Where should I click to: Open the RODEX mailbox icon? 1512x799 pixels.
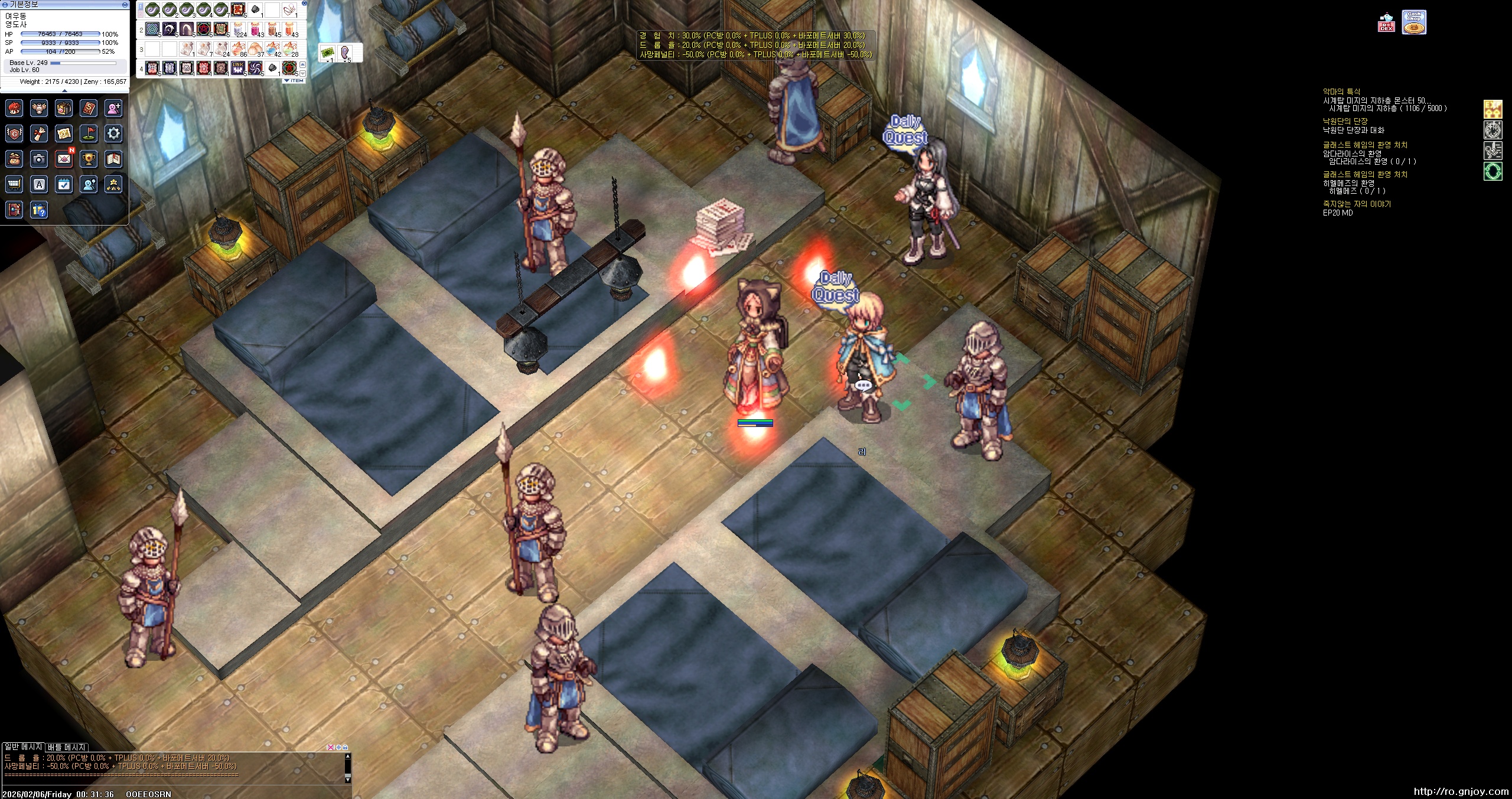1386,24
